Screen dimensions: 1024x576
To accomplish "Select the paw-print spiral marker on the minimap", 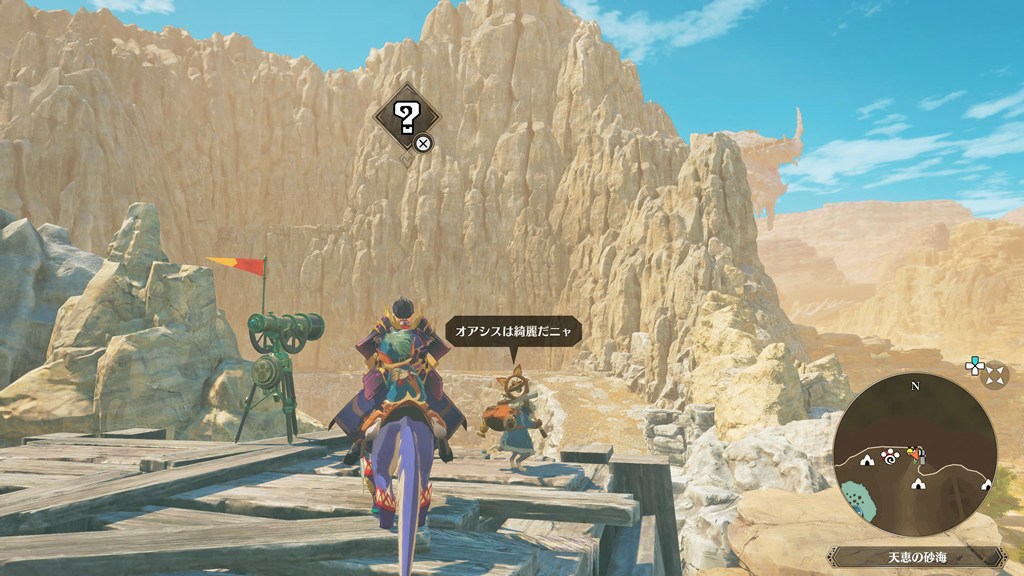I will (888, 455).
